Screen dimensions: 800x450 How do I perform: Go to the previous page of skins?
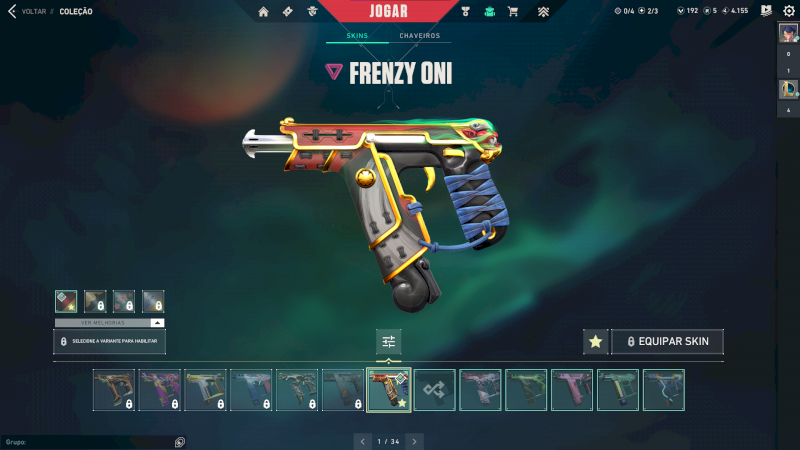(363, 440)
